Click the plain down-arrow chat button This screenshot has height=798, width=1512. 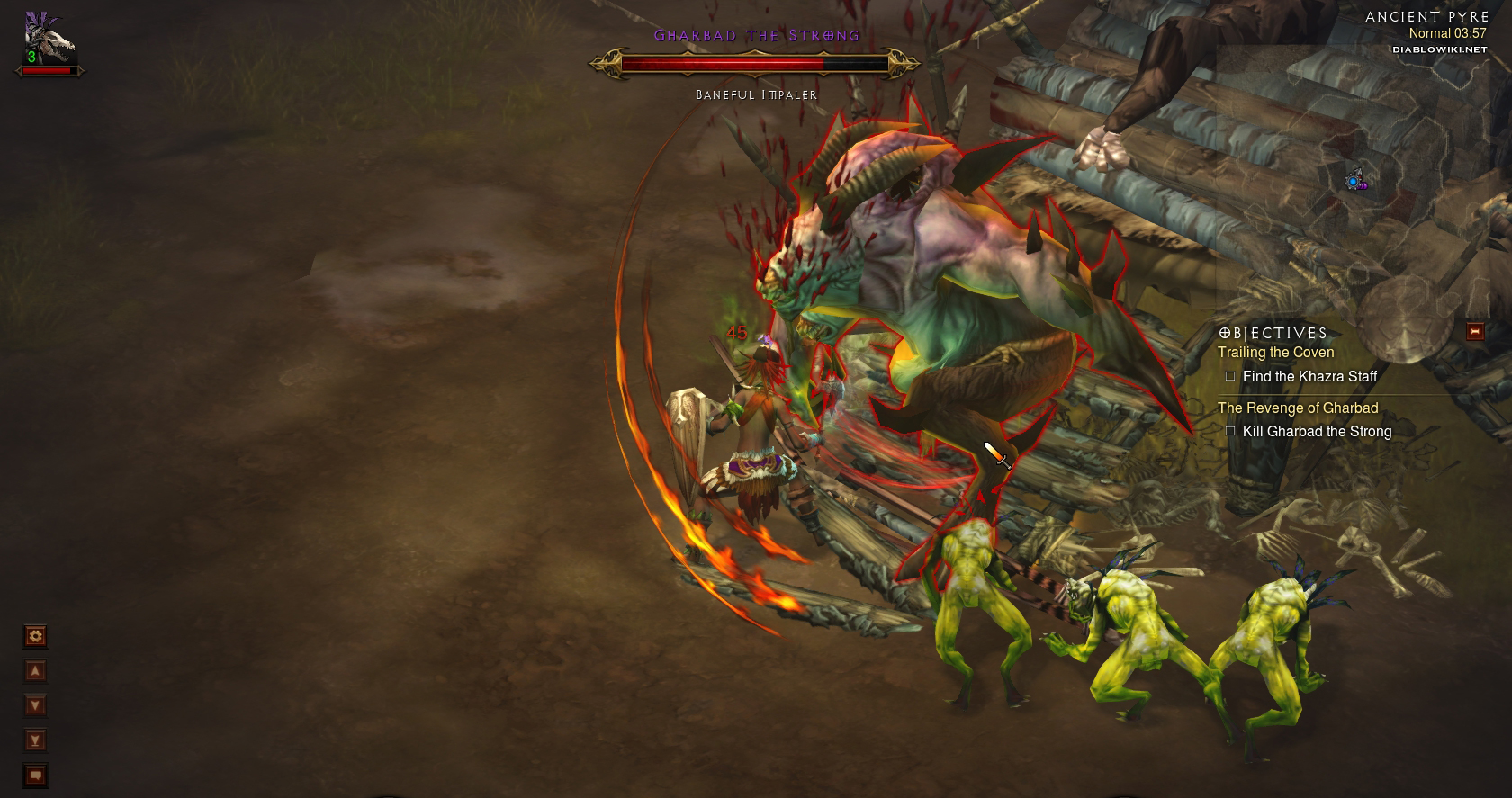pos(35,706)
